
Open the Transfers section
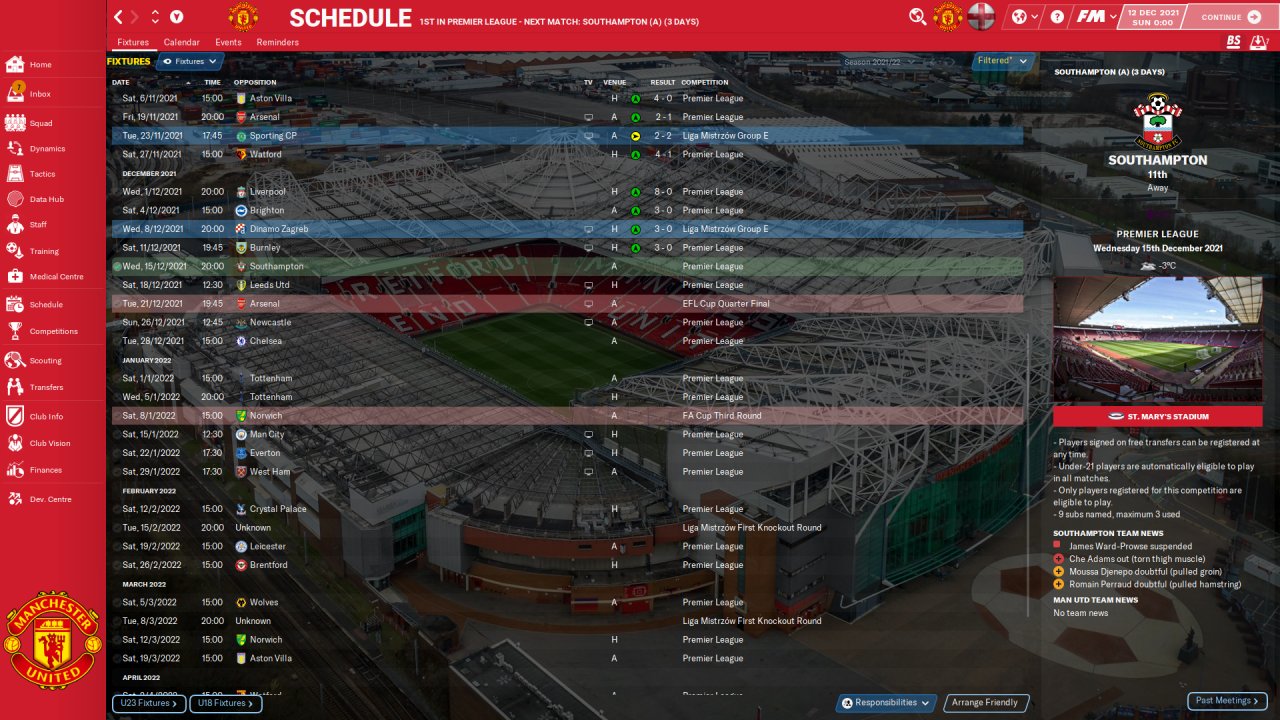46,387
